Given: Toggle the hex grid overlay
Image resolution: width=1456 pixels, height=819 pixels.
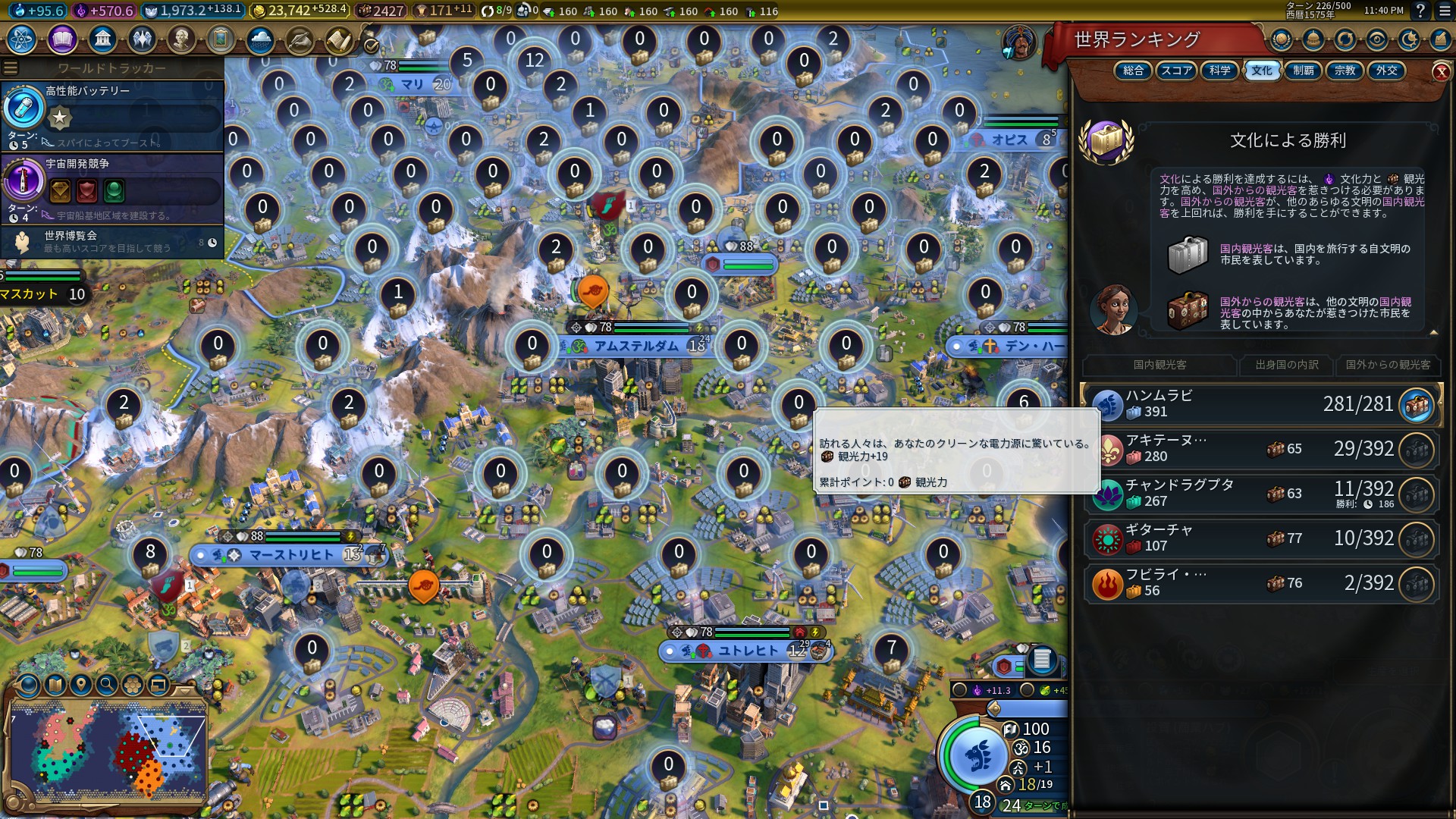Looking at the screenshot, I should [132, 686].
